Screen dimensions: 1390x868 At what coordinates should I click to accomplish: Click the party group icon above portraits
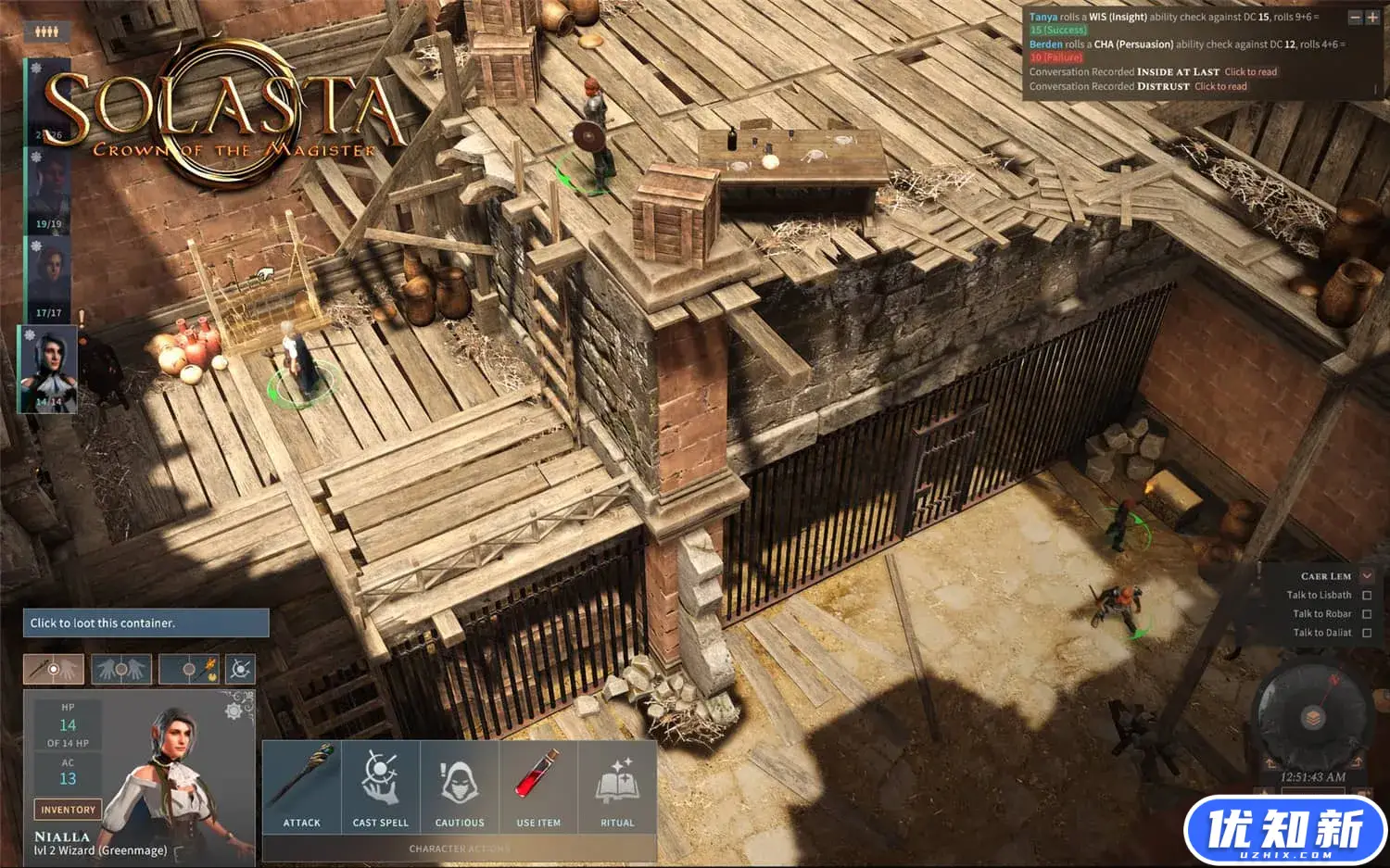47,31
